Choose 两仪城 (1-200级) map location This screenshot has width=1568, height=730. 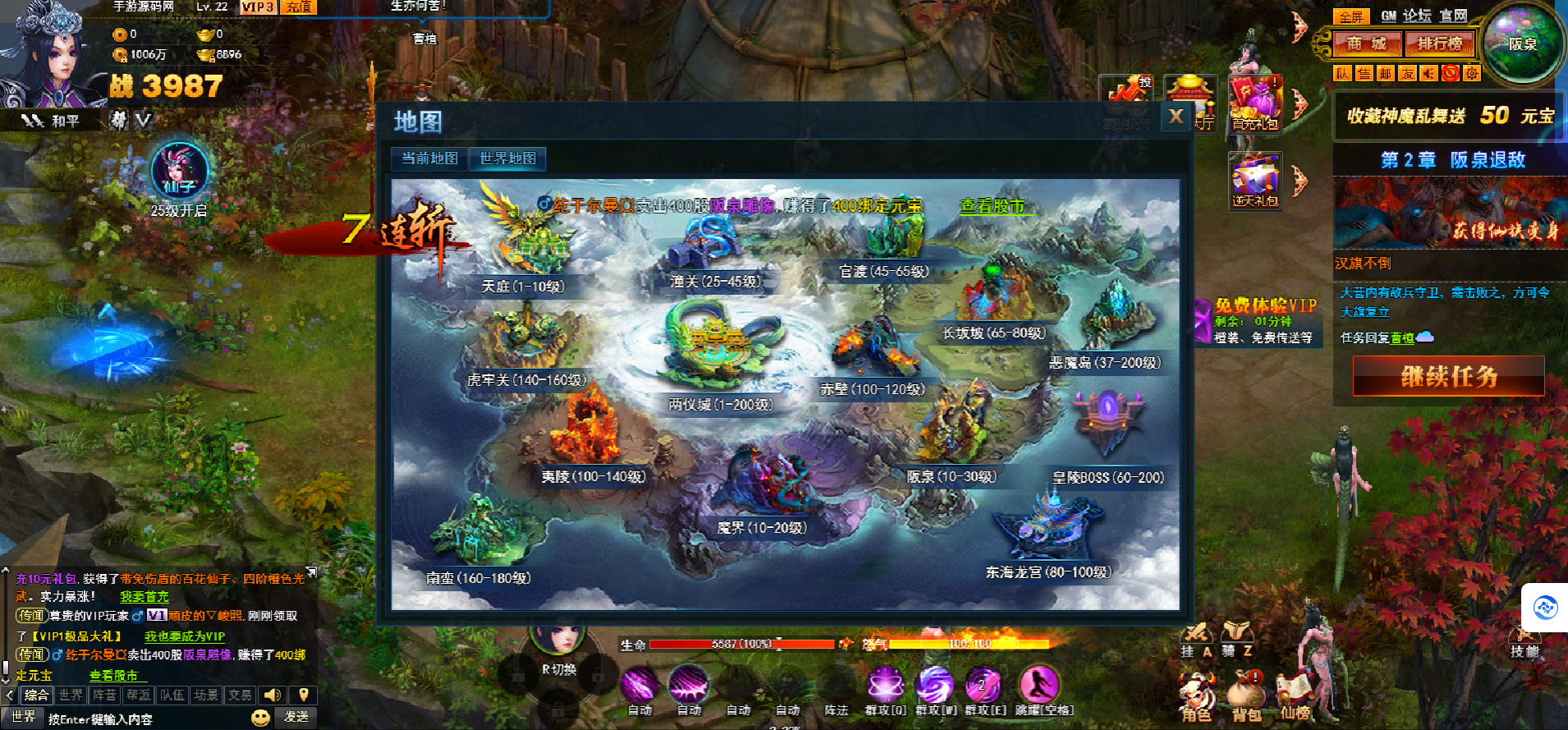720,404
